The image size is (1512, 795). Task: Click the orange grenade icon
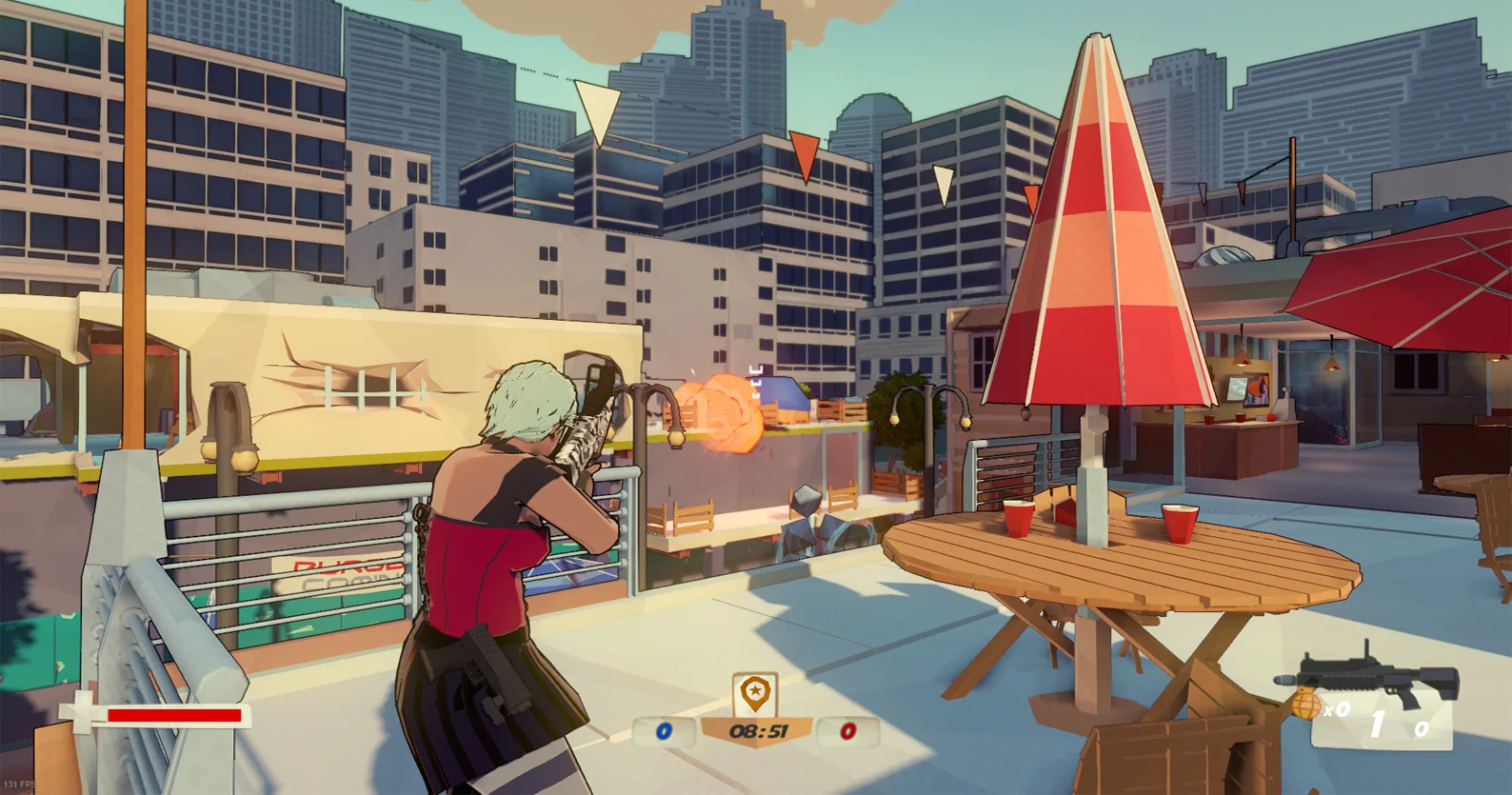pyautogui.click(x=1306, y=706)
